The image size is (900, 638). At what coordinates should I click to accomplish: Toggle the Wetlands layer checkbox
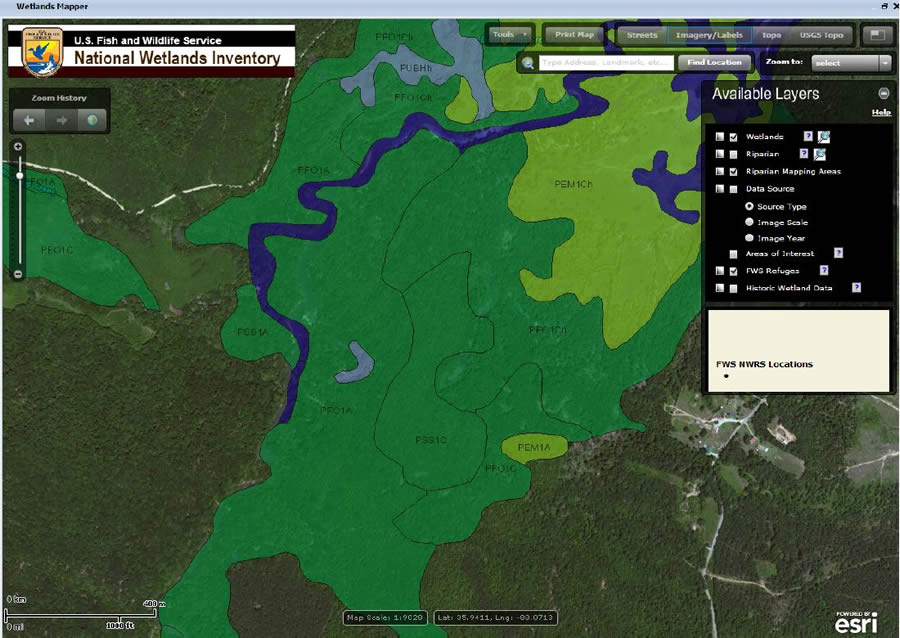coord(734,137)
